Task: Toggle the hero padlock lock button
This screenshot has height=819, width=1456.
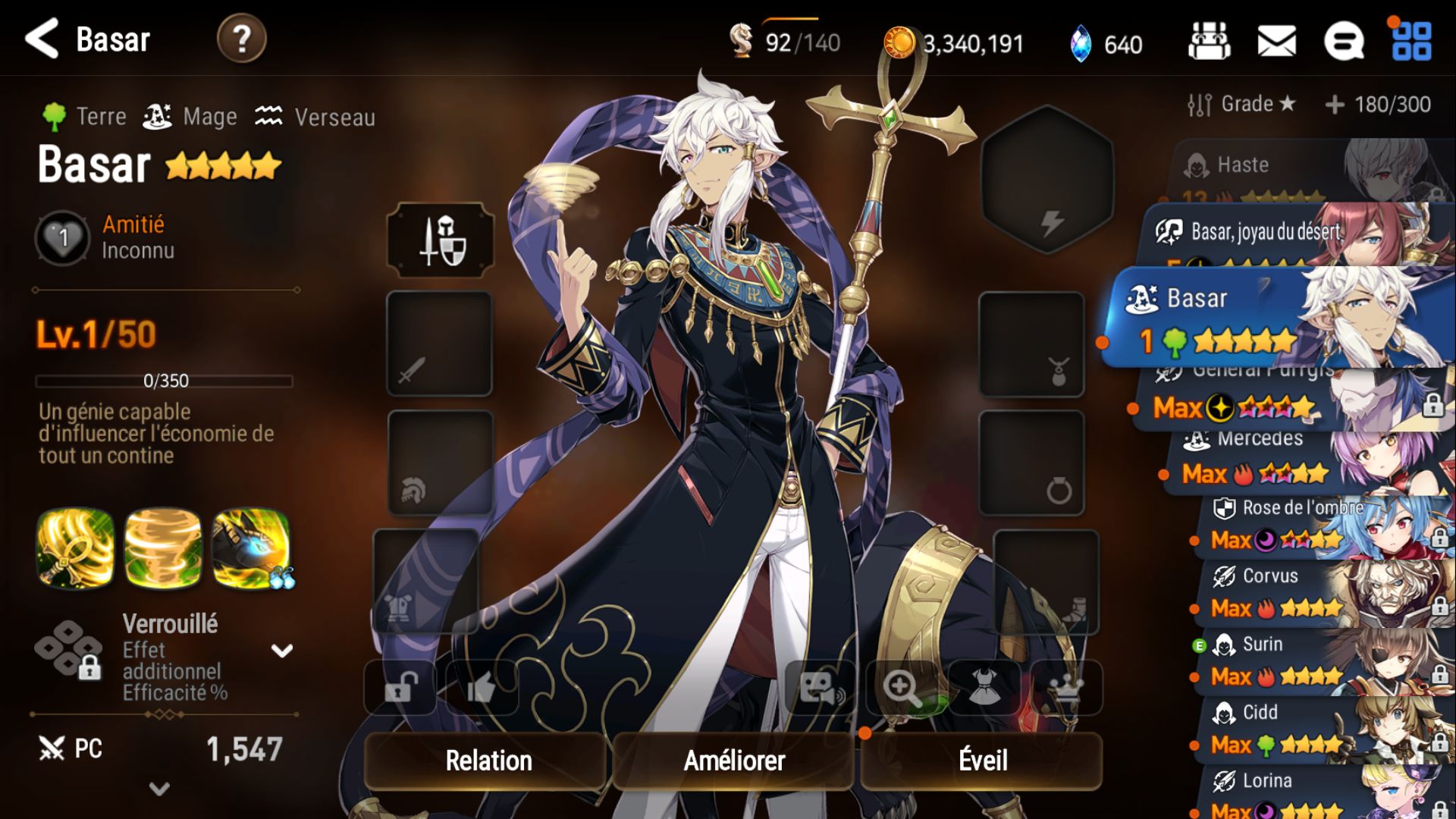Action: click(400, 688)
